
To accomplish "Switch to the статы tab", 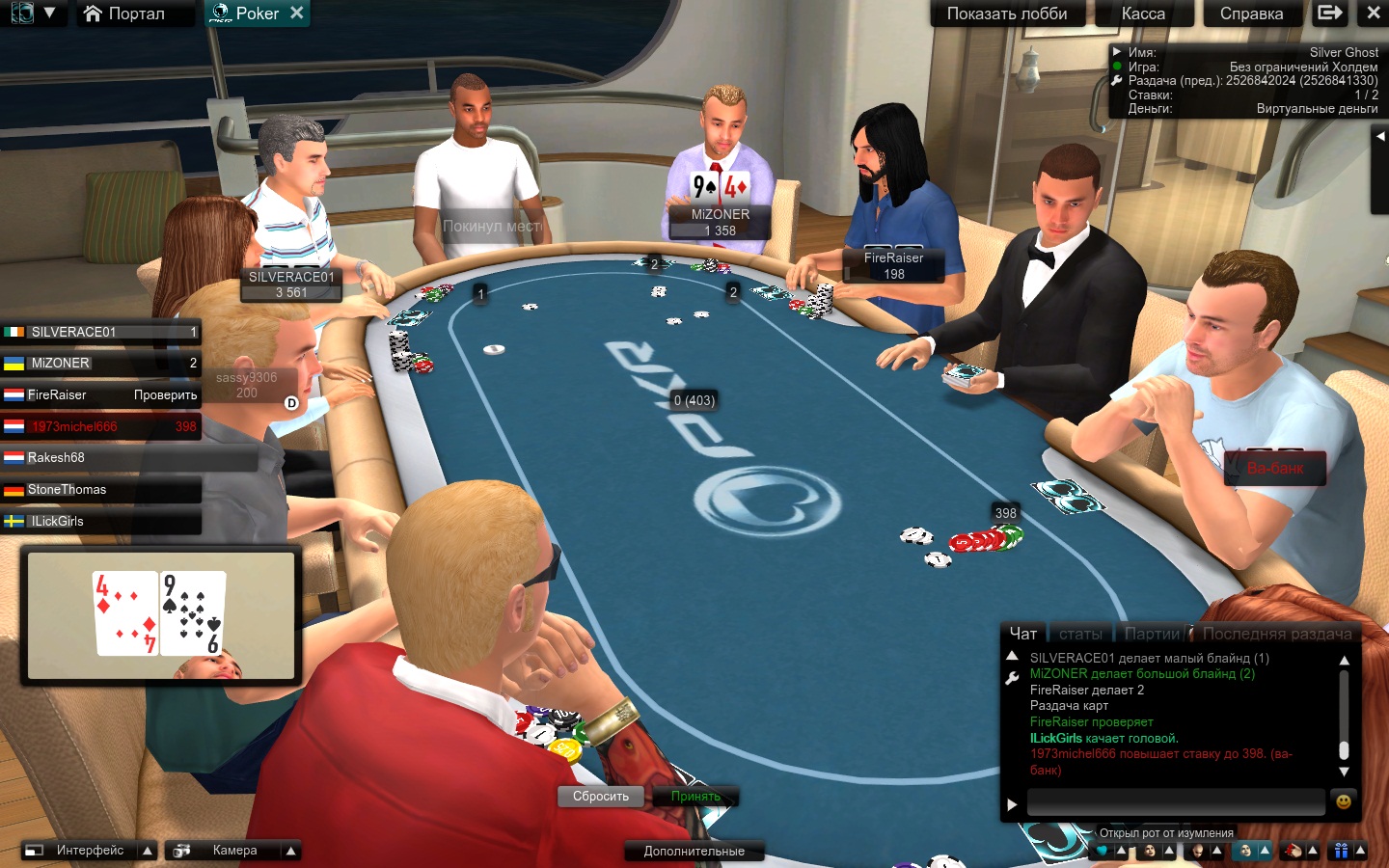I will pyautogui.click(x=1080, y=634).
